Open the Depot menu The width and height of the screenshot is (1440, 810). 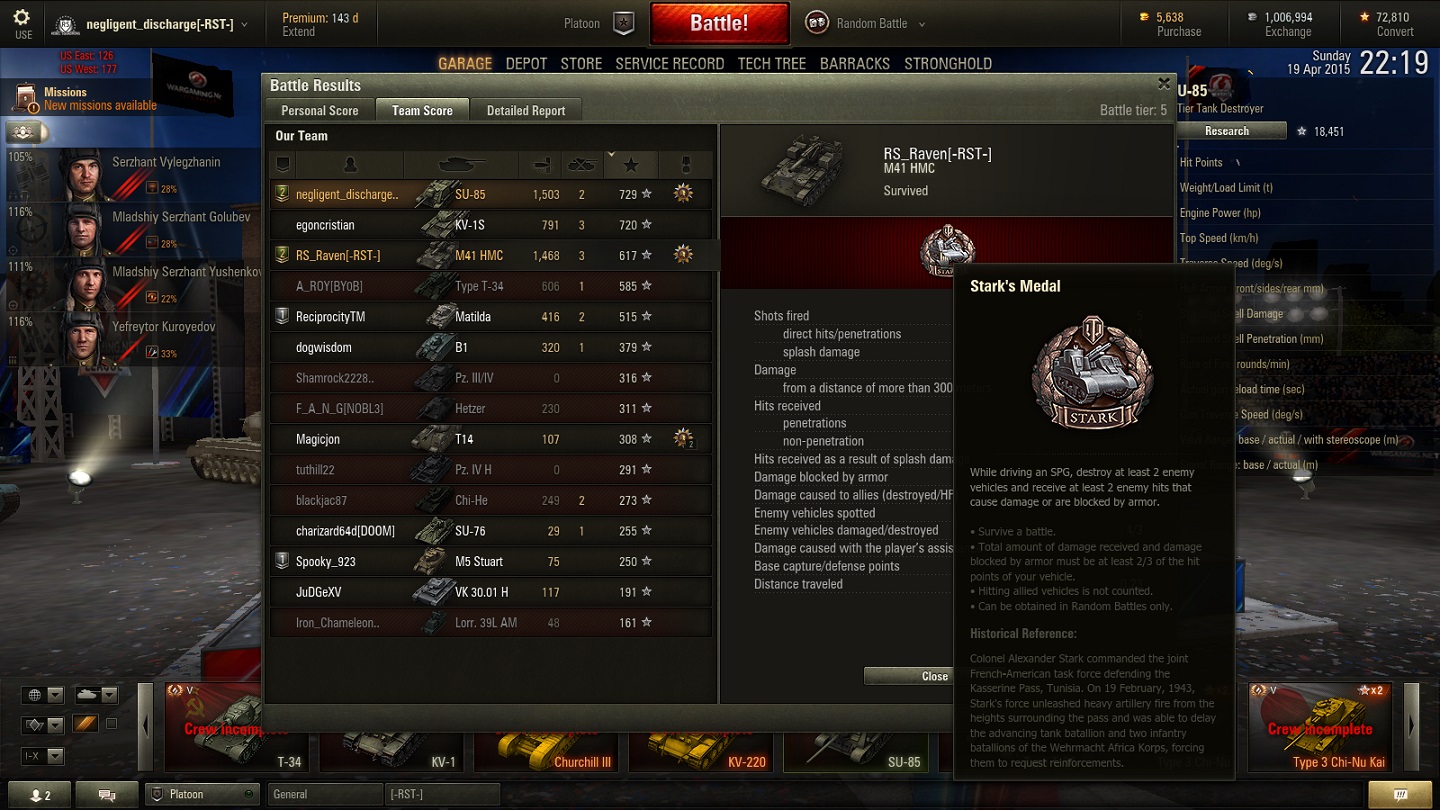point(526,63)
